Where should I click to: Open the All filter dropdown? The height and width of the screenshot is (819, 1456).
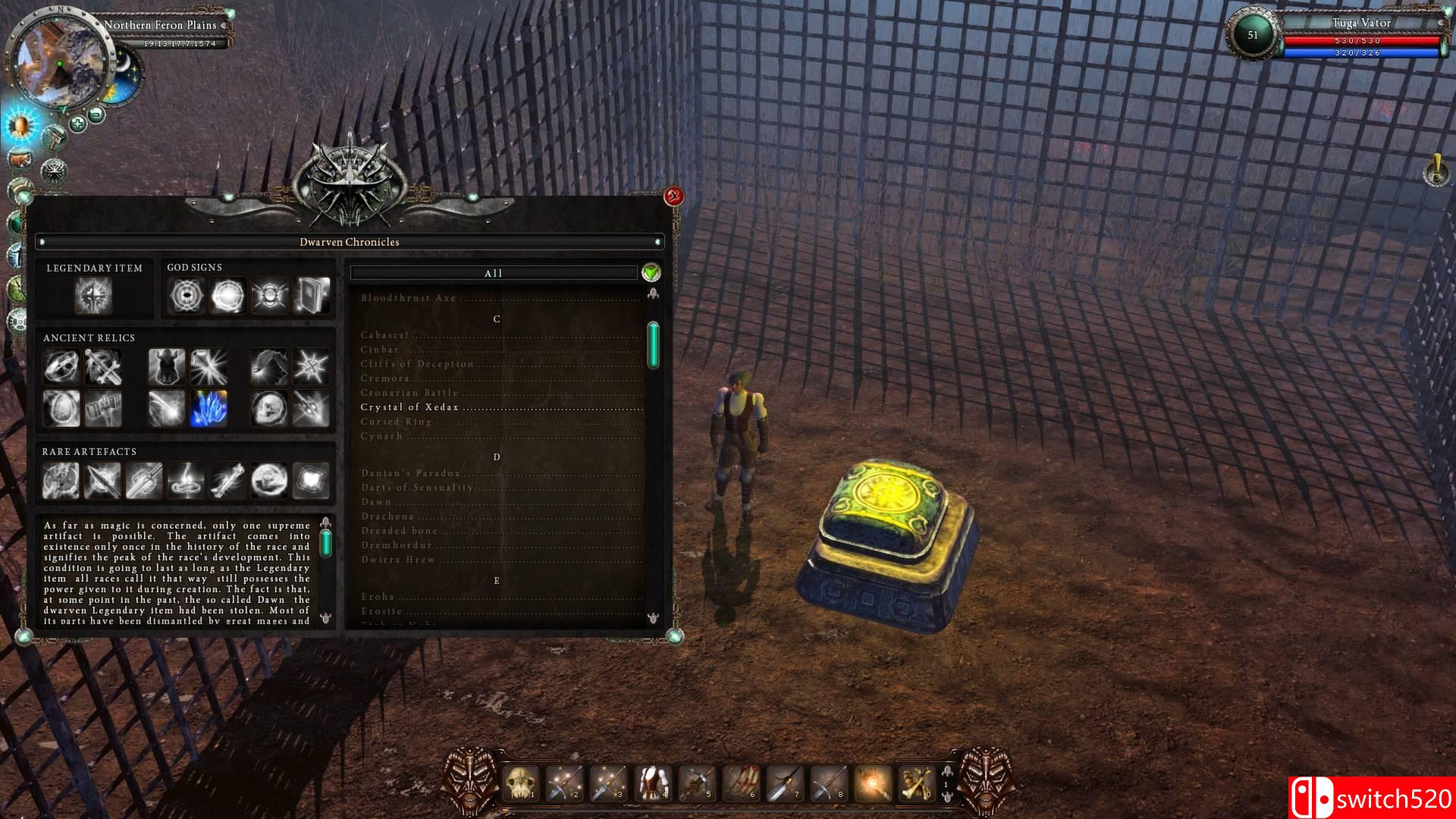493,273
